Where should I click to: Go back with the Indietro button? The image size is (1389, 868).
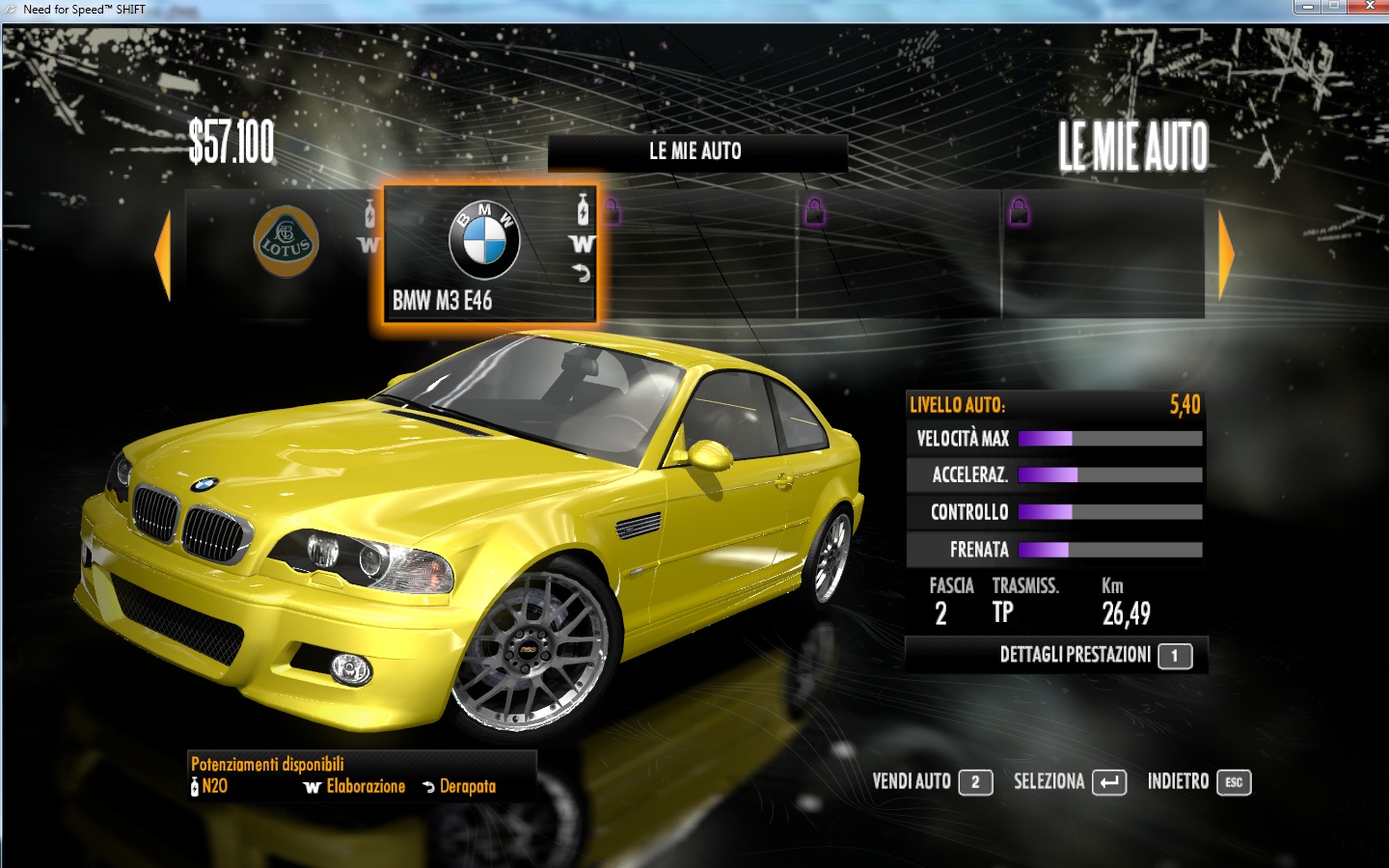1198,782
